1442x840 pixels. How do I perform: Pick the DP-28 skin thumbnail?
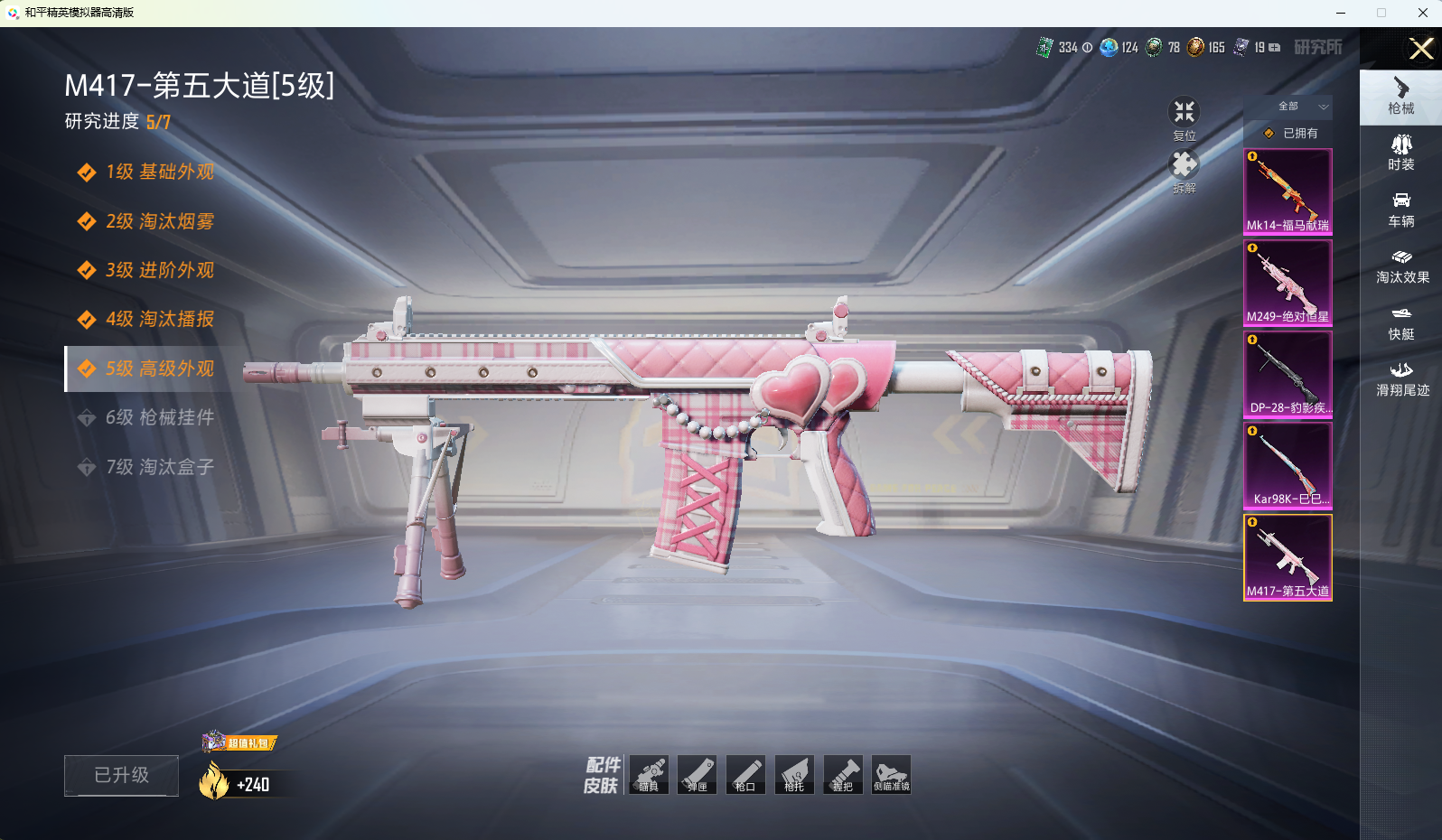pos(1287,374)
